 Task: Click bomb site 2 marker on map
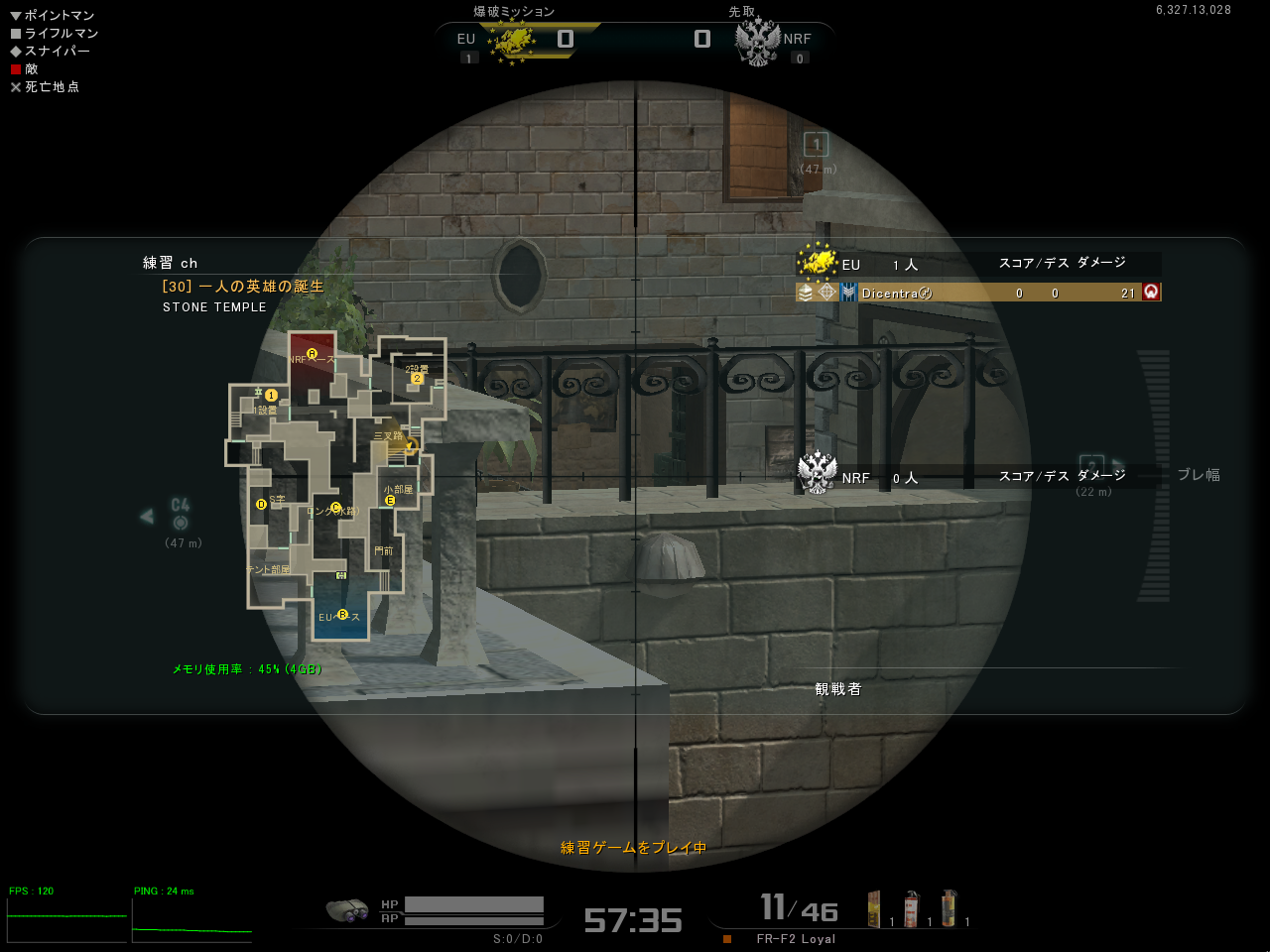pyautogui.click(x=418, y=378)
